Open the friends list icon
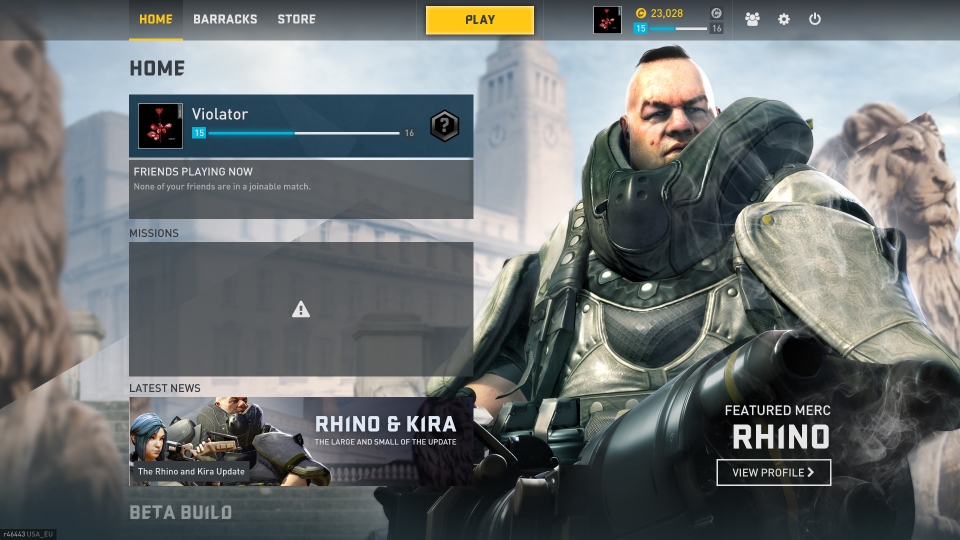This screenshot has width=960, height=540. point(752,19)
